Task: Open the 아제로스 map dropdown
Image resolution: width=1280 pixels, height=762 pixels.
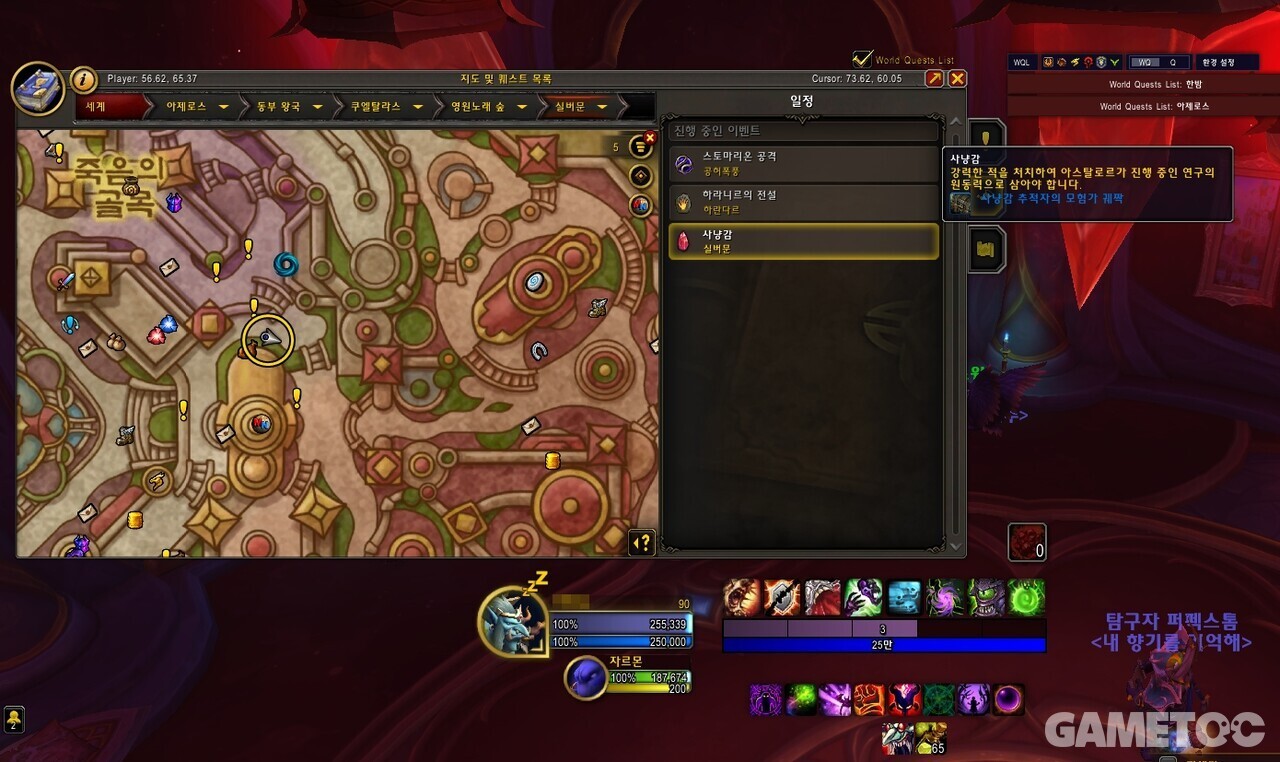Action: tap(224, 106)
